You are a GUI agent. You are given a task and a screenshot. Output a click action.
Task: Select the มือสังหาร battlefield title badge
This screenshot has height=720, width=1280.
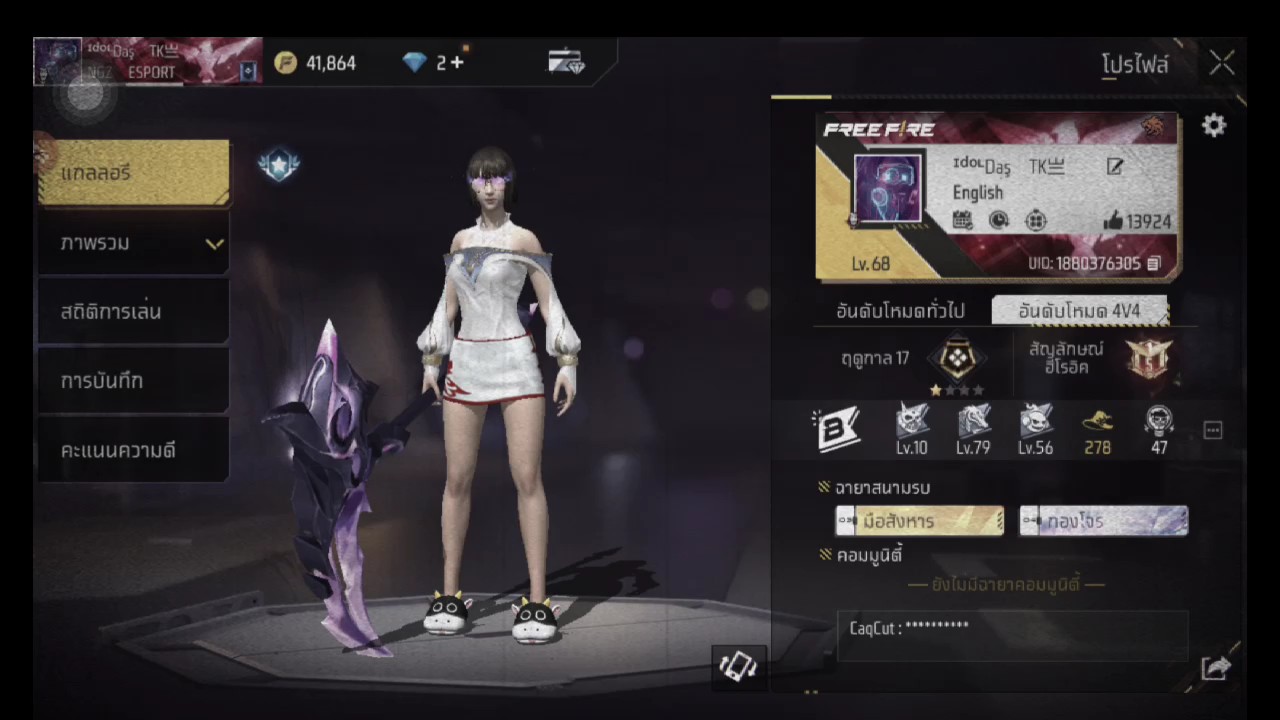tap(920, 521)
